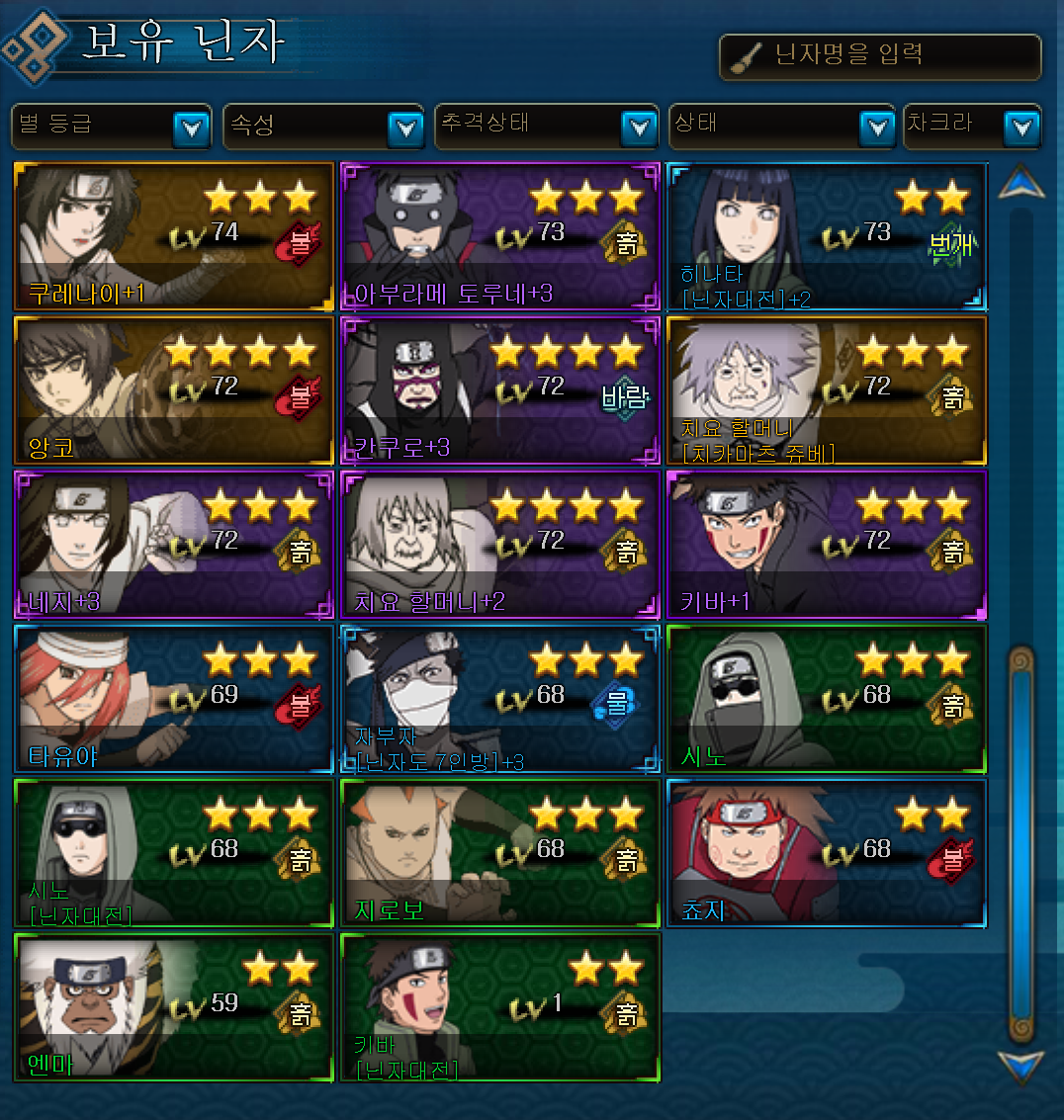Click the scroll-down arrow of ninja list
Viewport: 1064px width, 1120px height.
1020,1067
